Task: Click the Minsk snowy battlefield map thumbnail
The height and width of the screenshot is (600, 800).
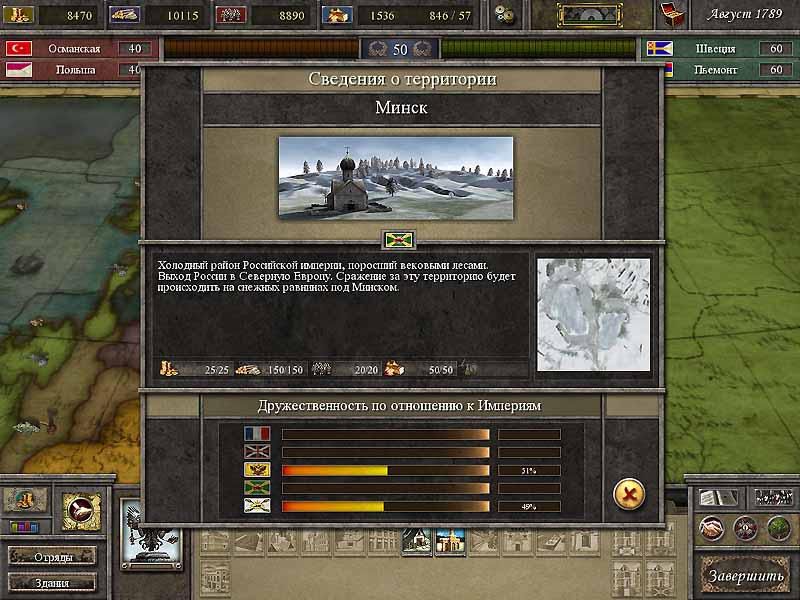Action: (x=593, y=314)
